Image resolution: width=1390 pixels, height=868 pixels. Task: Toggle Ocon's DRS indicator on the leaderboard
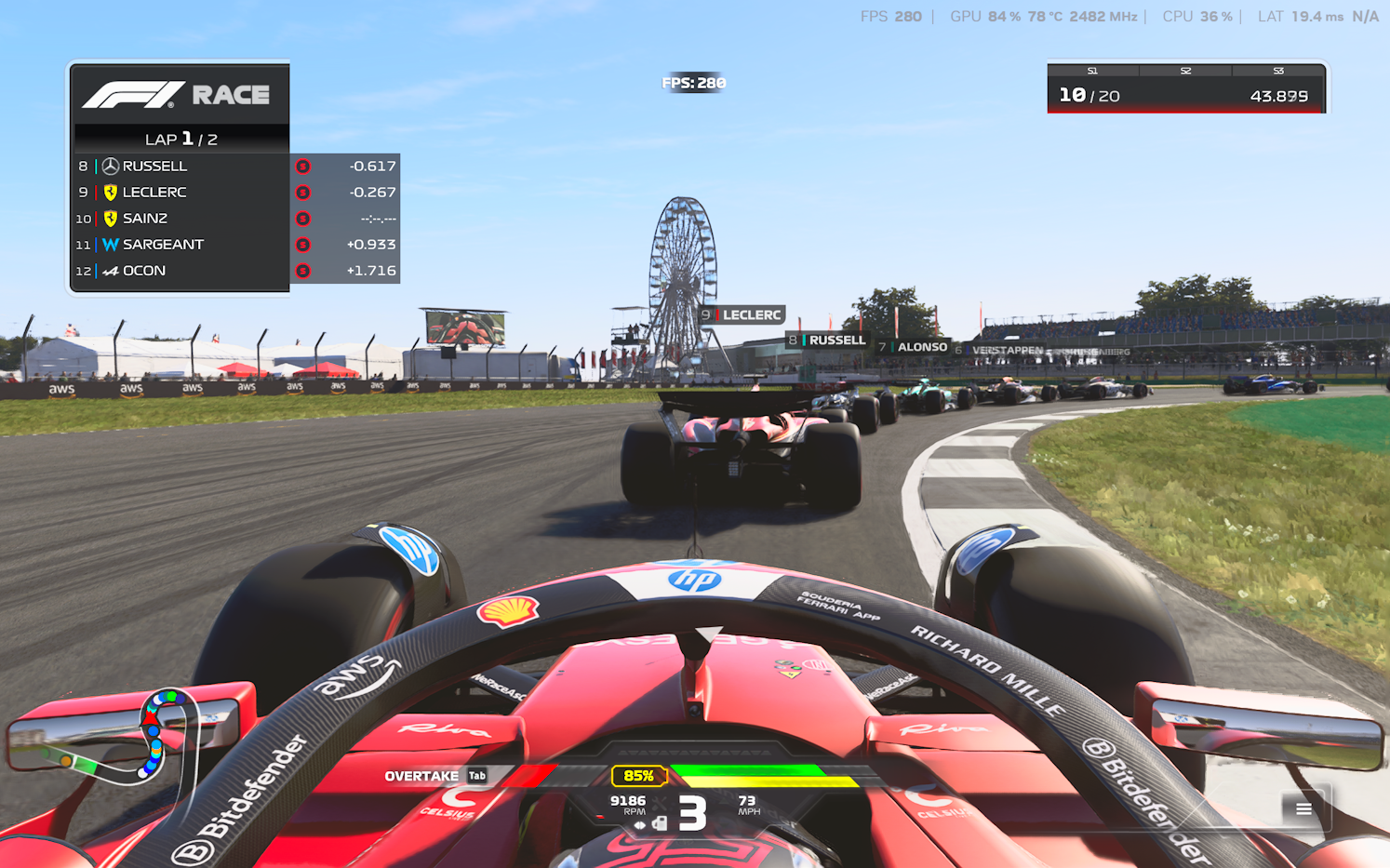click(303, 270)
